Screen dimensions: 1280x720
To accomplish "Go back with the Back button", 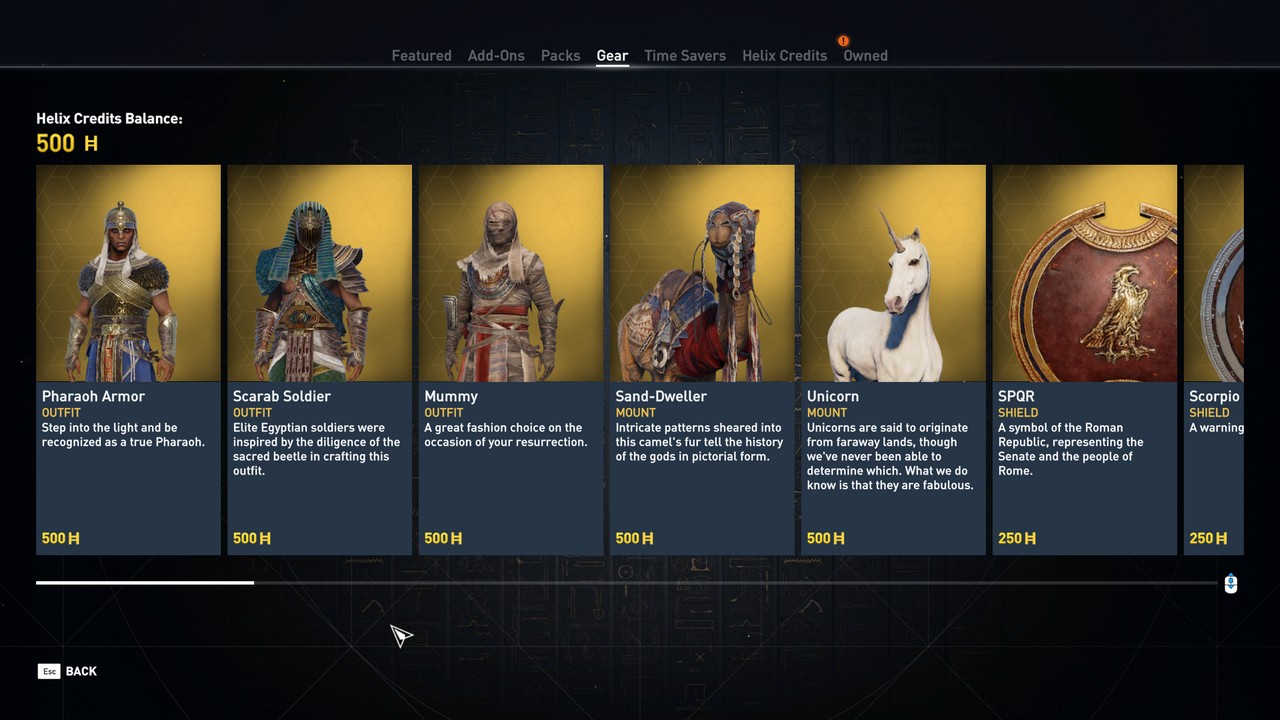I will point(68,671).
